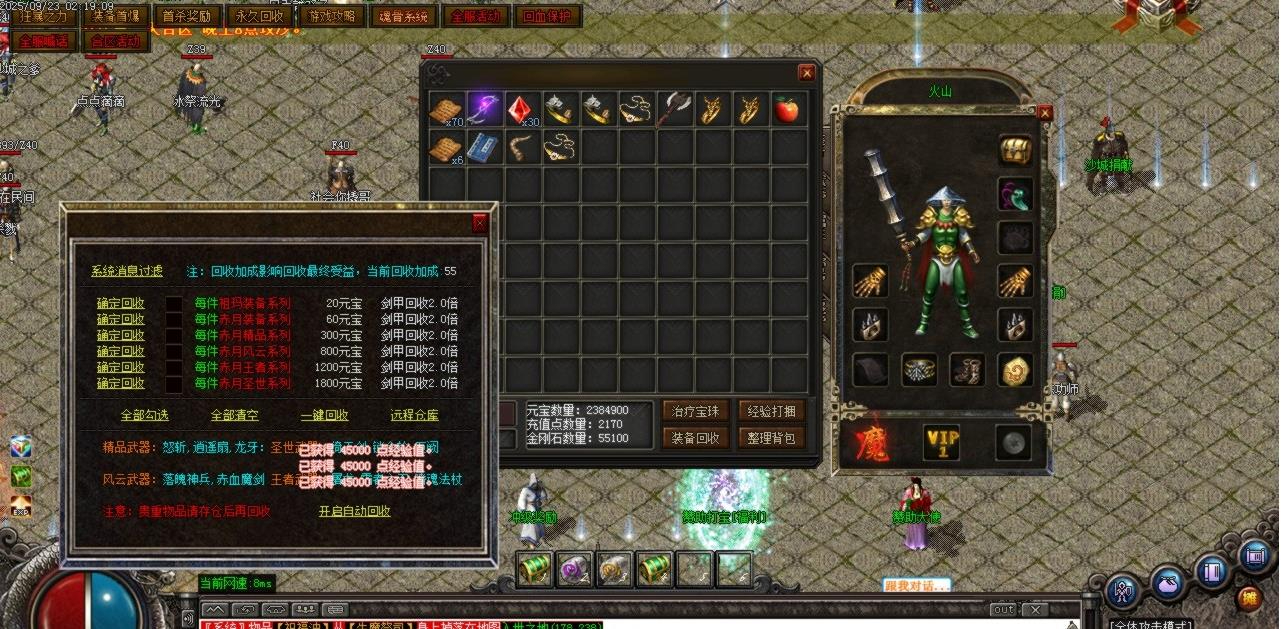Activate 一键回收 one-click recycle
The height and width of the screenshot is (629, 1282).
tap(324, 415)
